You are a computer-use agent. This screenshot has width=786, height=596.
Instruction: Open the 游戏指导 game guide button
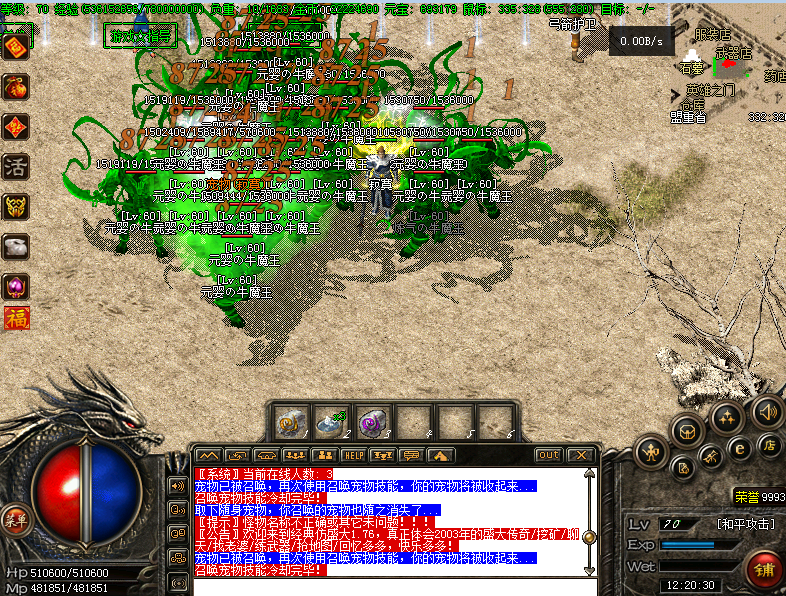140,37
